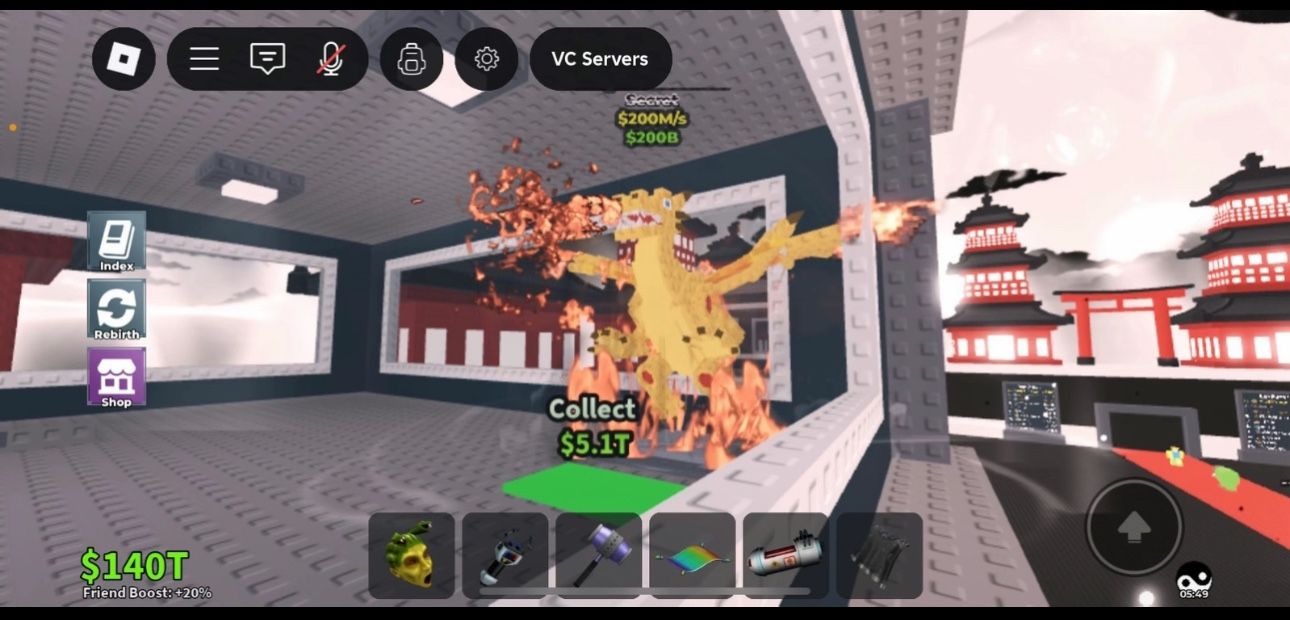
Task: Unmute the microphone
Action: tap(330, 59)
